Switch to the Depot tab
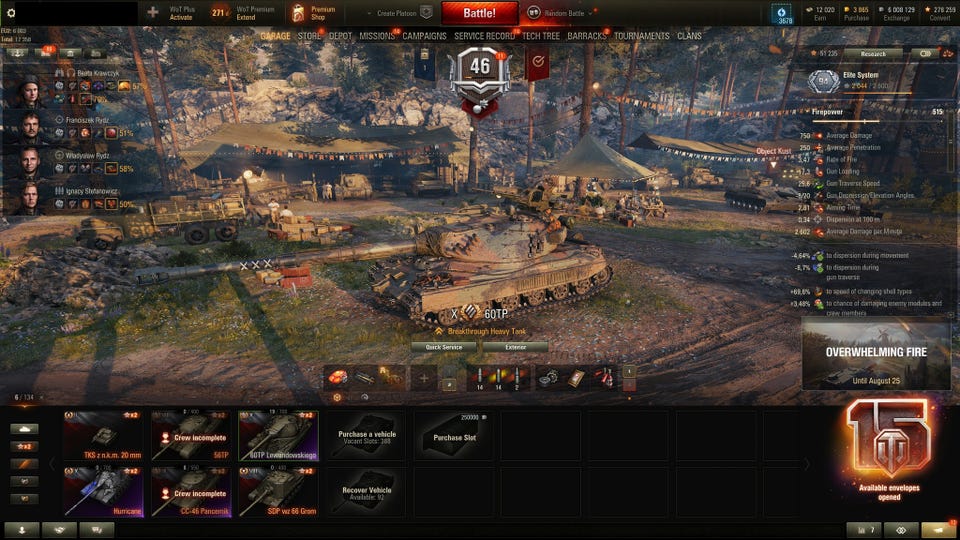 tap(340, 36)
